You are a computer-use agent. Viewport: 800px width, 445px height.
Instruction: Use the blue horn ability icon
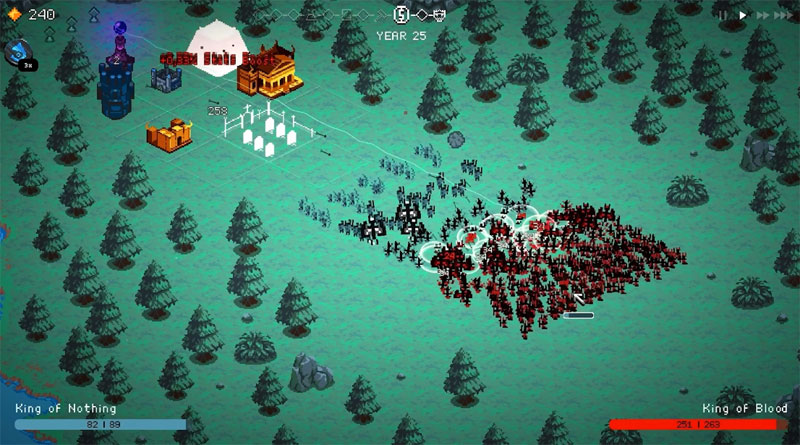(19, 53)
